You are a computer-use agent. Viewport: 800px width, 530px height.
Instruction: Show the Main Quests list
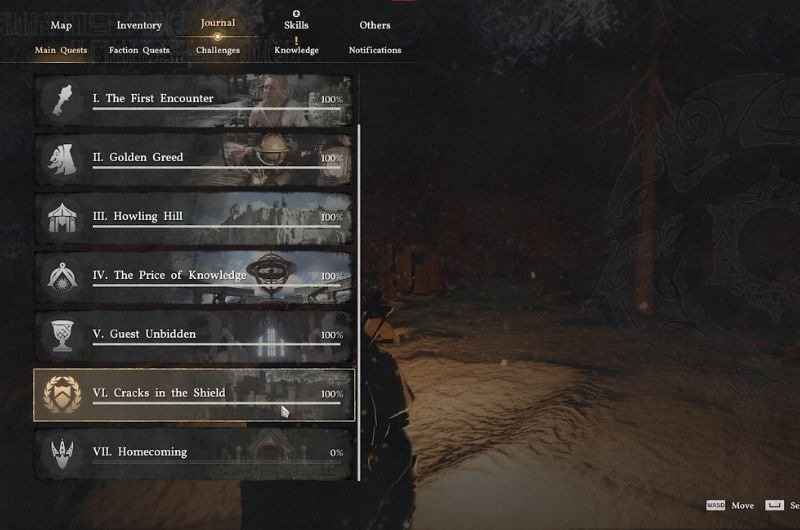click(x=61, y=50)
